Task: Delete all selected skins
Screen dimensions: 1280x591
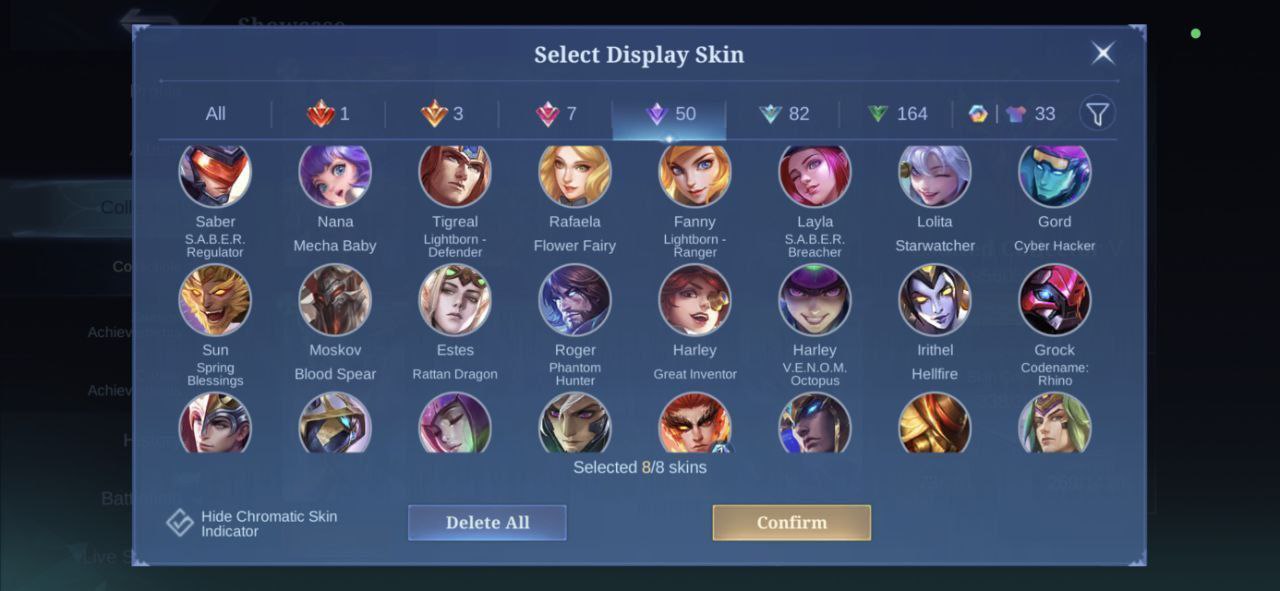Action: [487, 522]
